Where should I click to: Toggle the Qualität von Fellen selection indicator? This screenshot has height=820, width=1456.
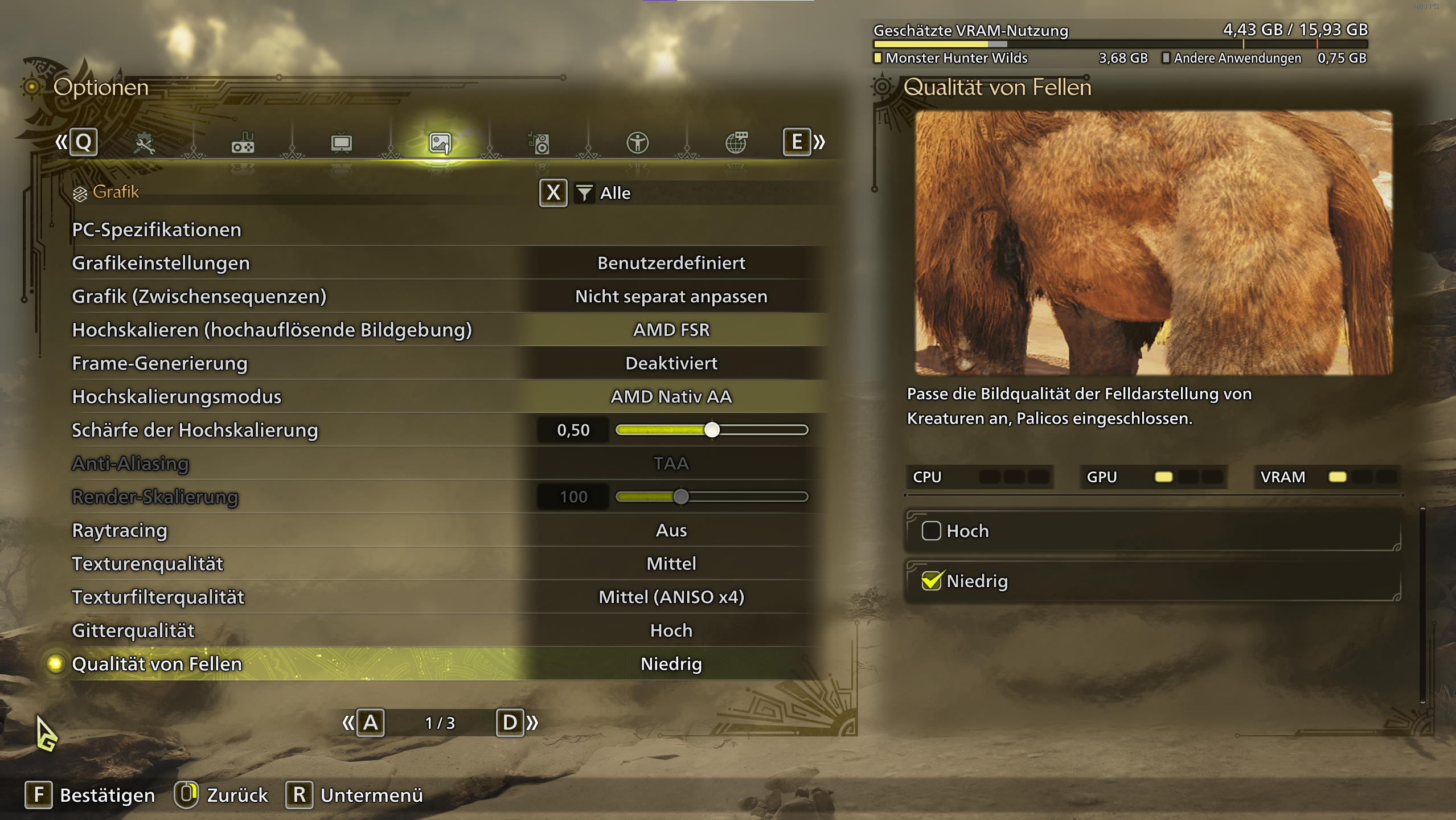[55, 663]
